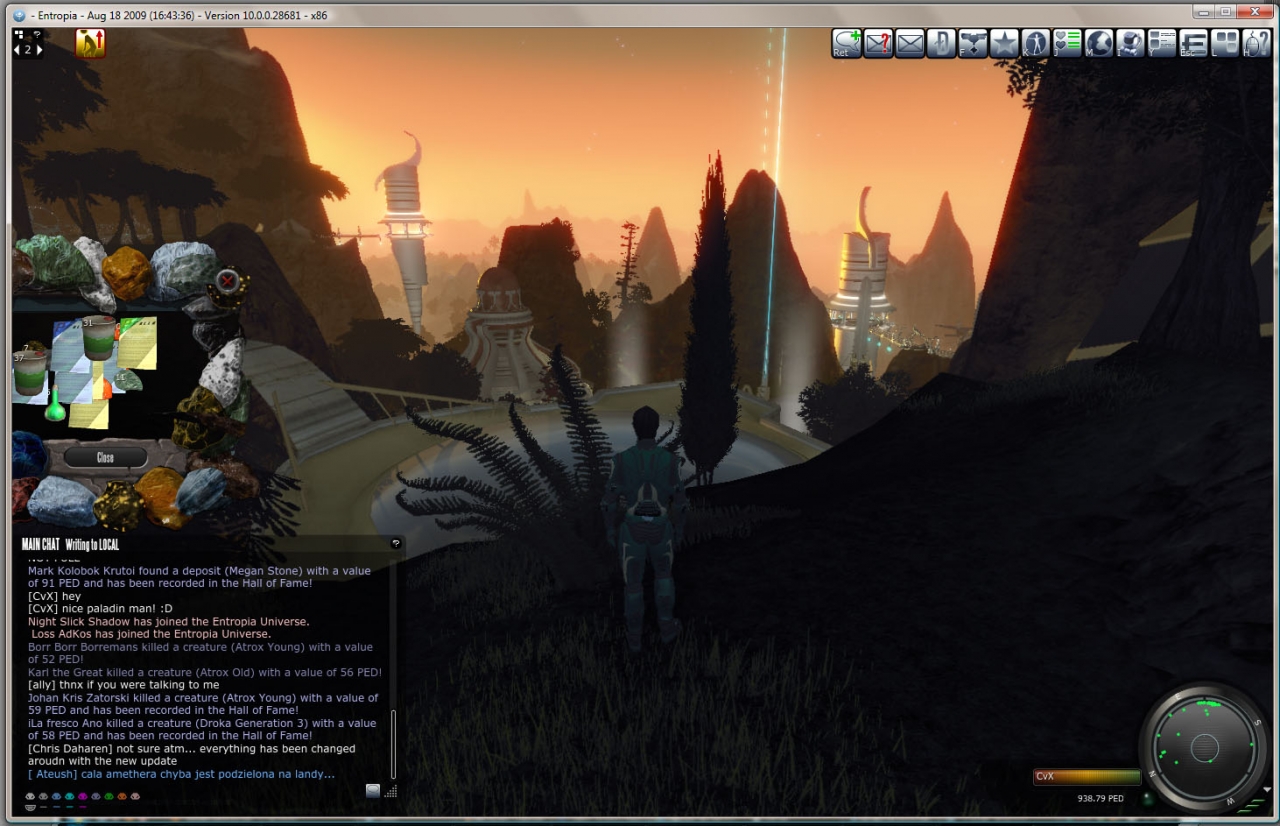Click the red X on the rock panel
Screen dimensions: 1280x826
click(x=228, y=281)
